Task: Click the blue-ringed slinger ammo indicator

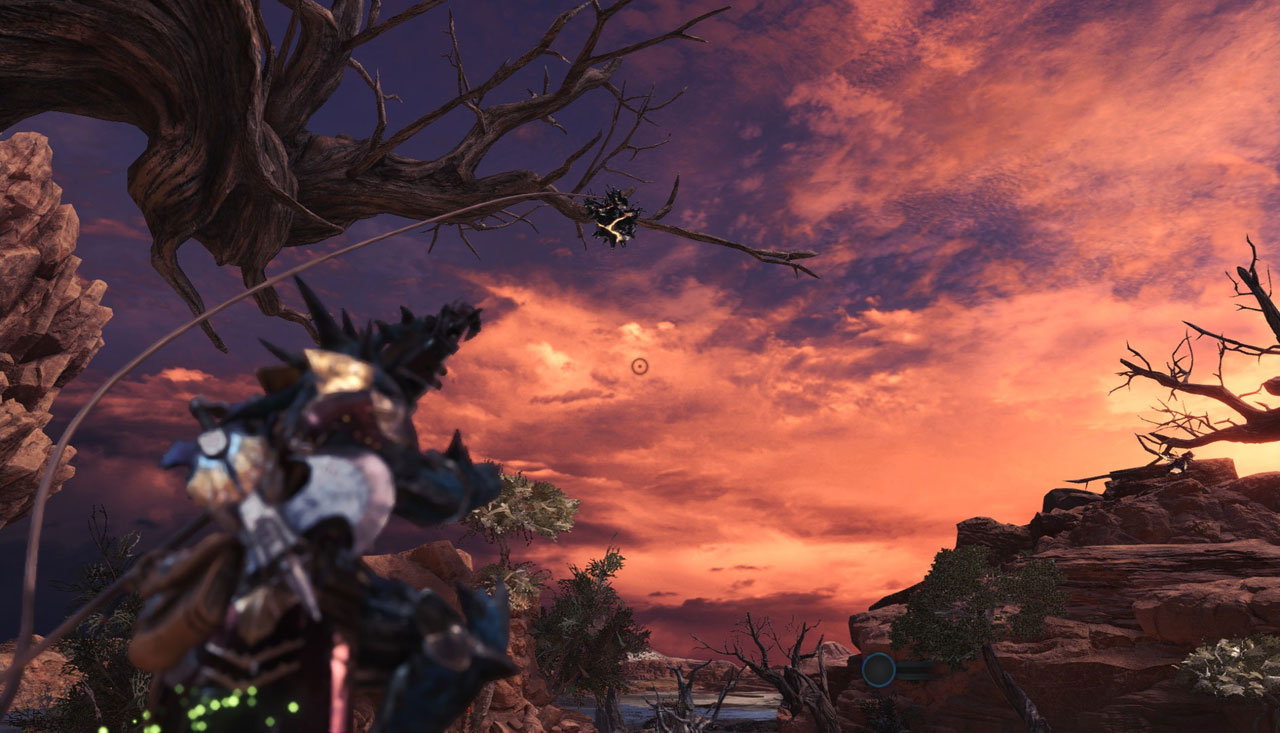Action: [x=879, y=669]
